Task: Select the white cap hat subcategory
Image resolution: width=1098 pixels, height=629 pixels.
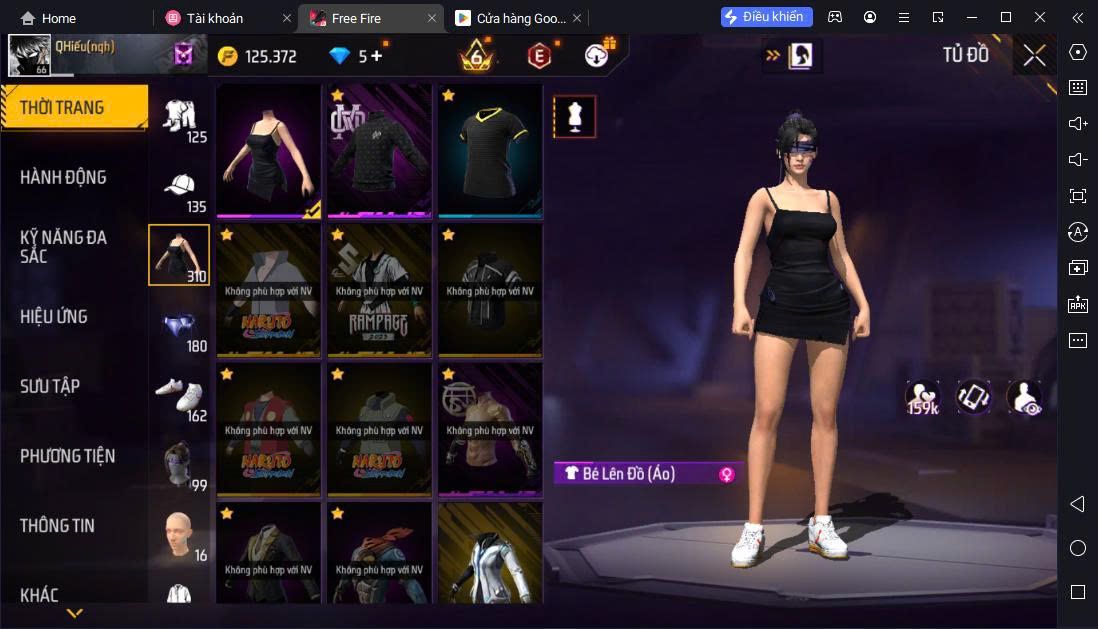Action: pyautogui.click(x=179, y=188)
